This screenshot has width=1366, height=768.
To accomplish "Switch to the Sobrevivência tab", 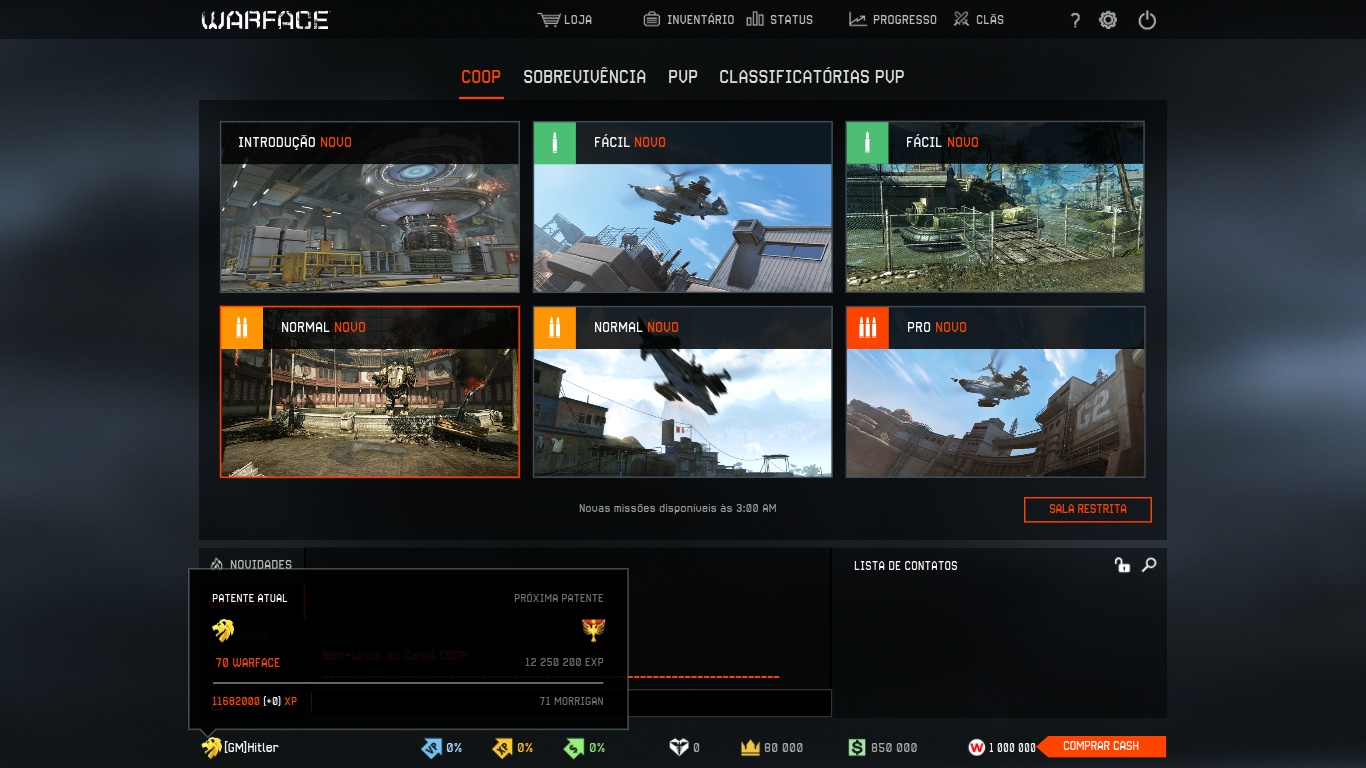I will tap(584, 77).
